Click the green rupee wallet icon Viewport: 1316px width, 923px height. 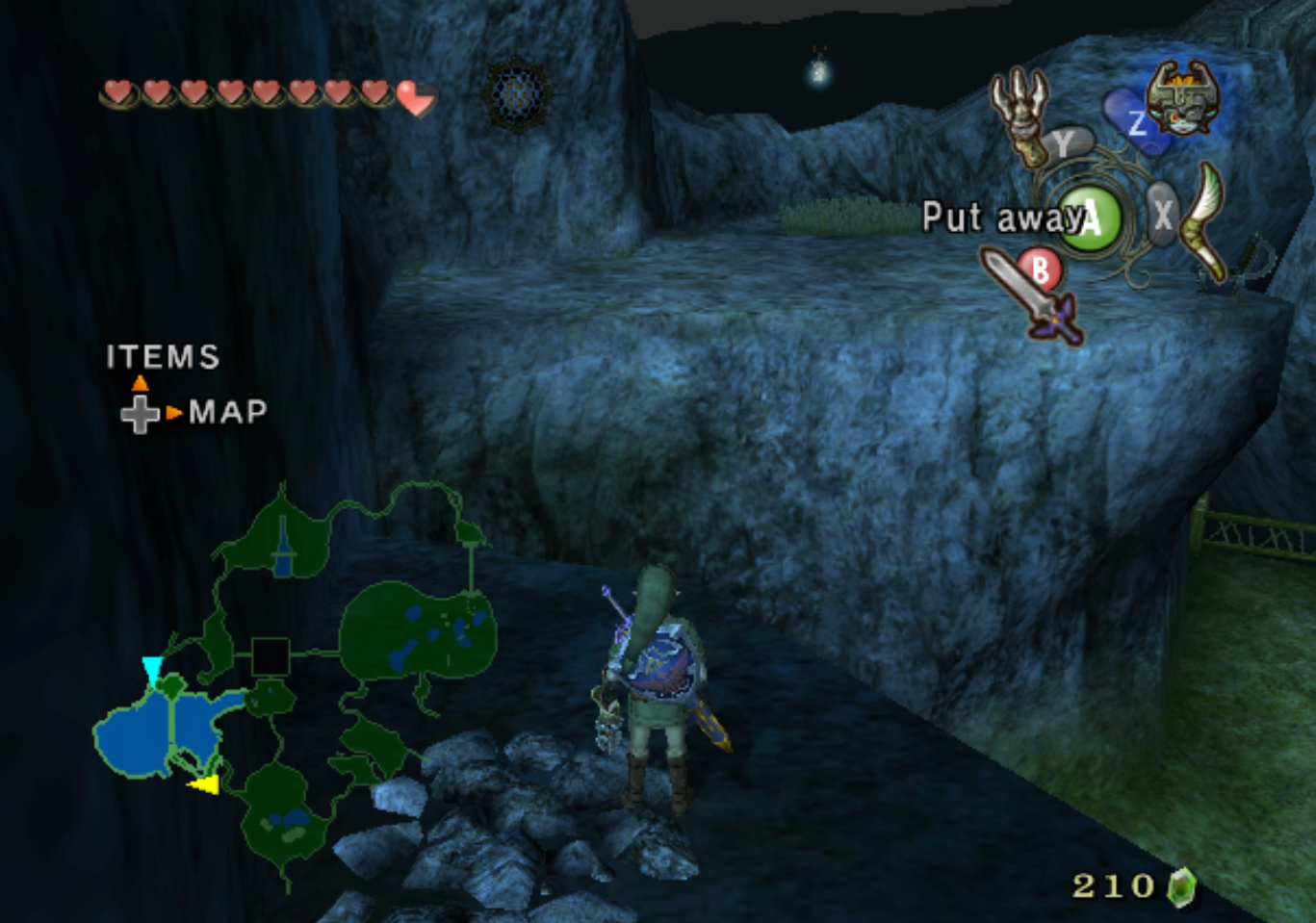click(x=1180, y=885)
